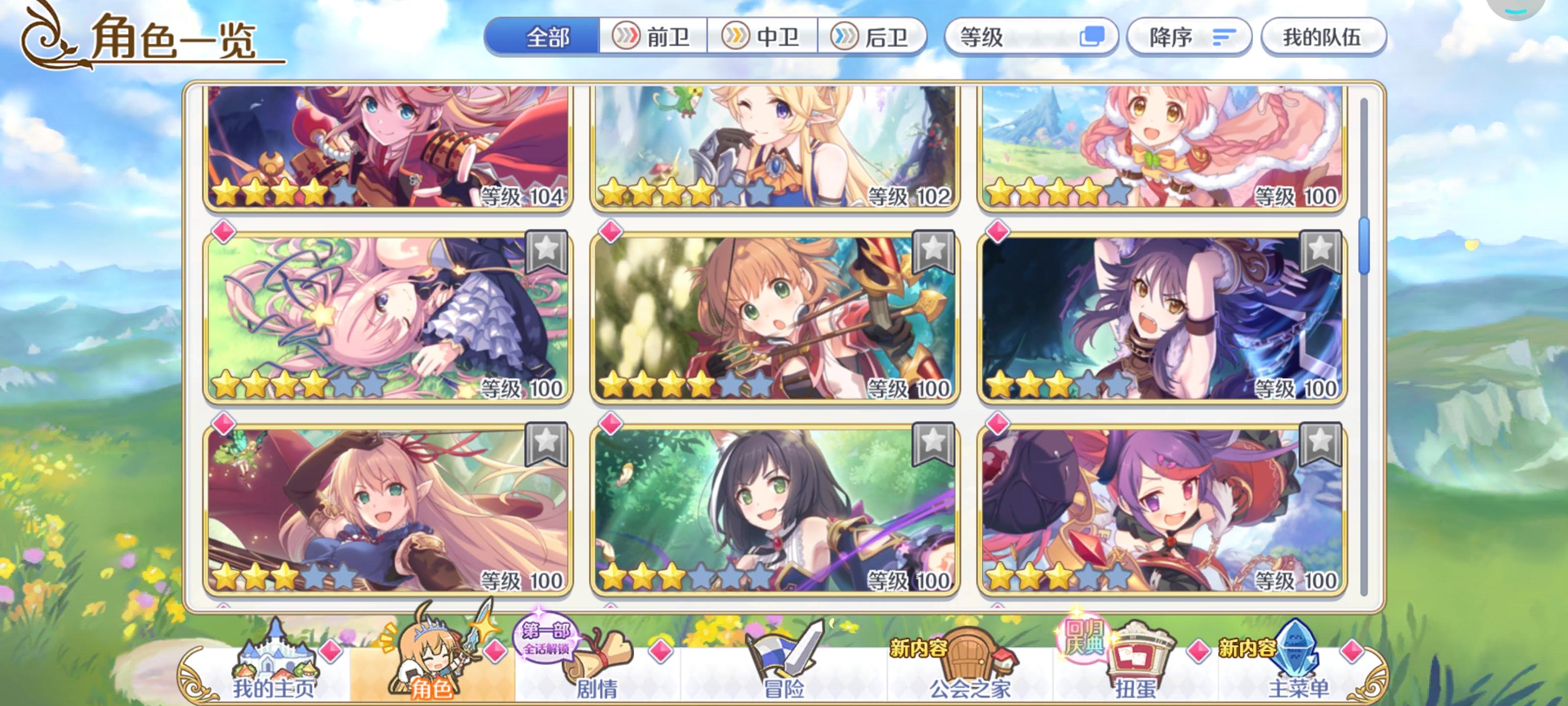1568x706 pixels.
Task: Favorite the black-haired cat girl's card
Action: pos(932,444)
